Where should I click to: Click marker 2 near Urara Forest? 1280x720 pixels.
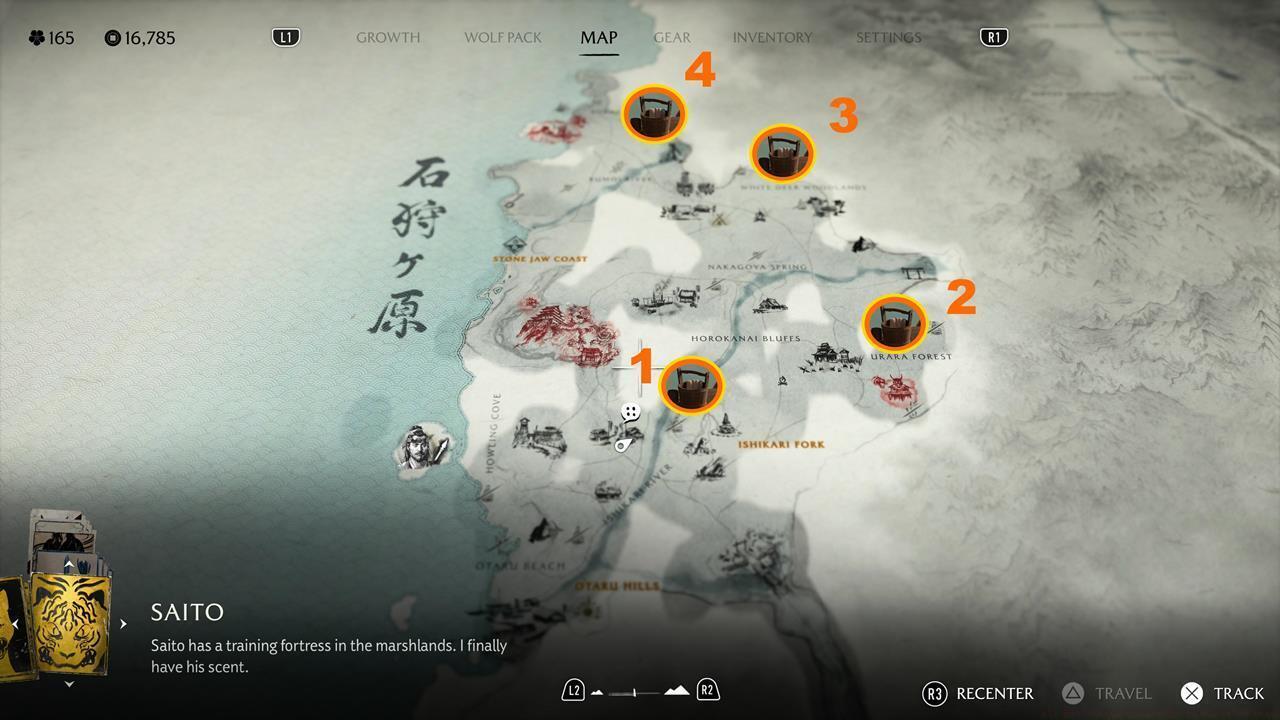coord(895,322)
